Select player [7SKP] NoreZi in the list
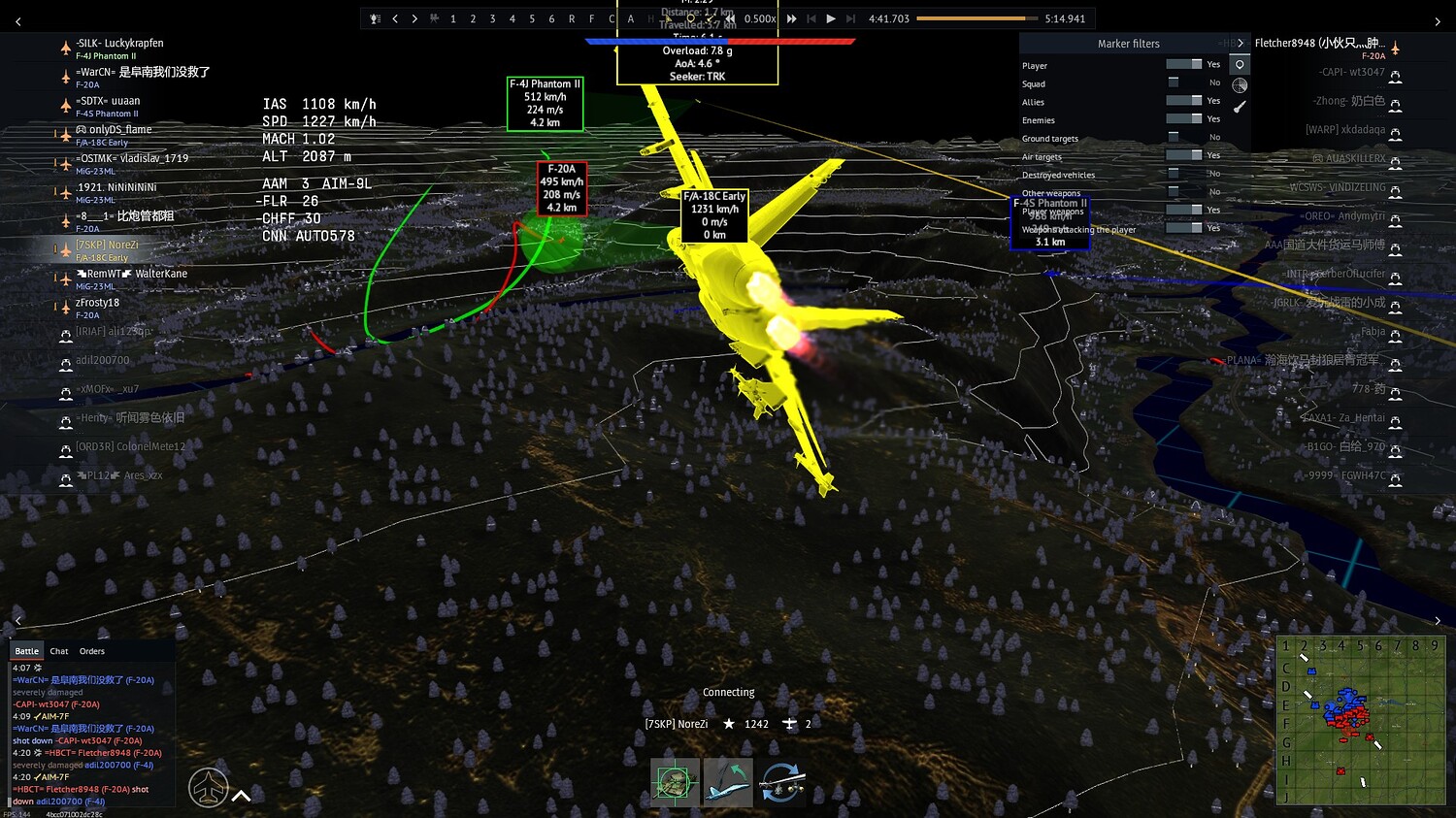 108,245
